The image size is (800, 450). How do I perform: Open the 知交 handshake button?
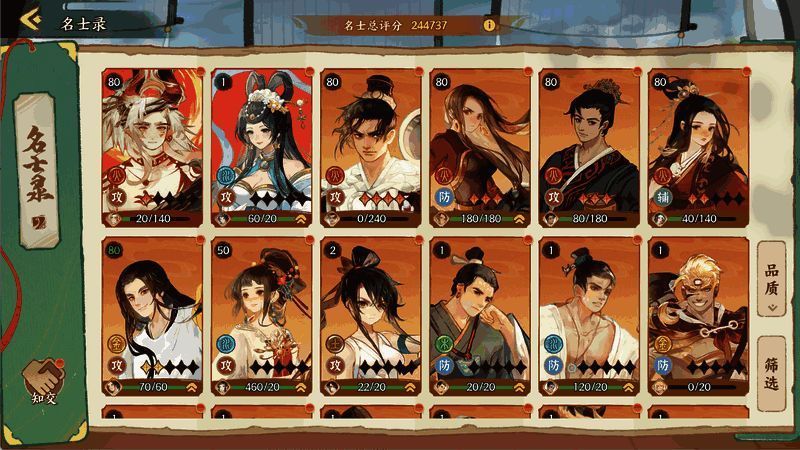point(45,381)
